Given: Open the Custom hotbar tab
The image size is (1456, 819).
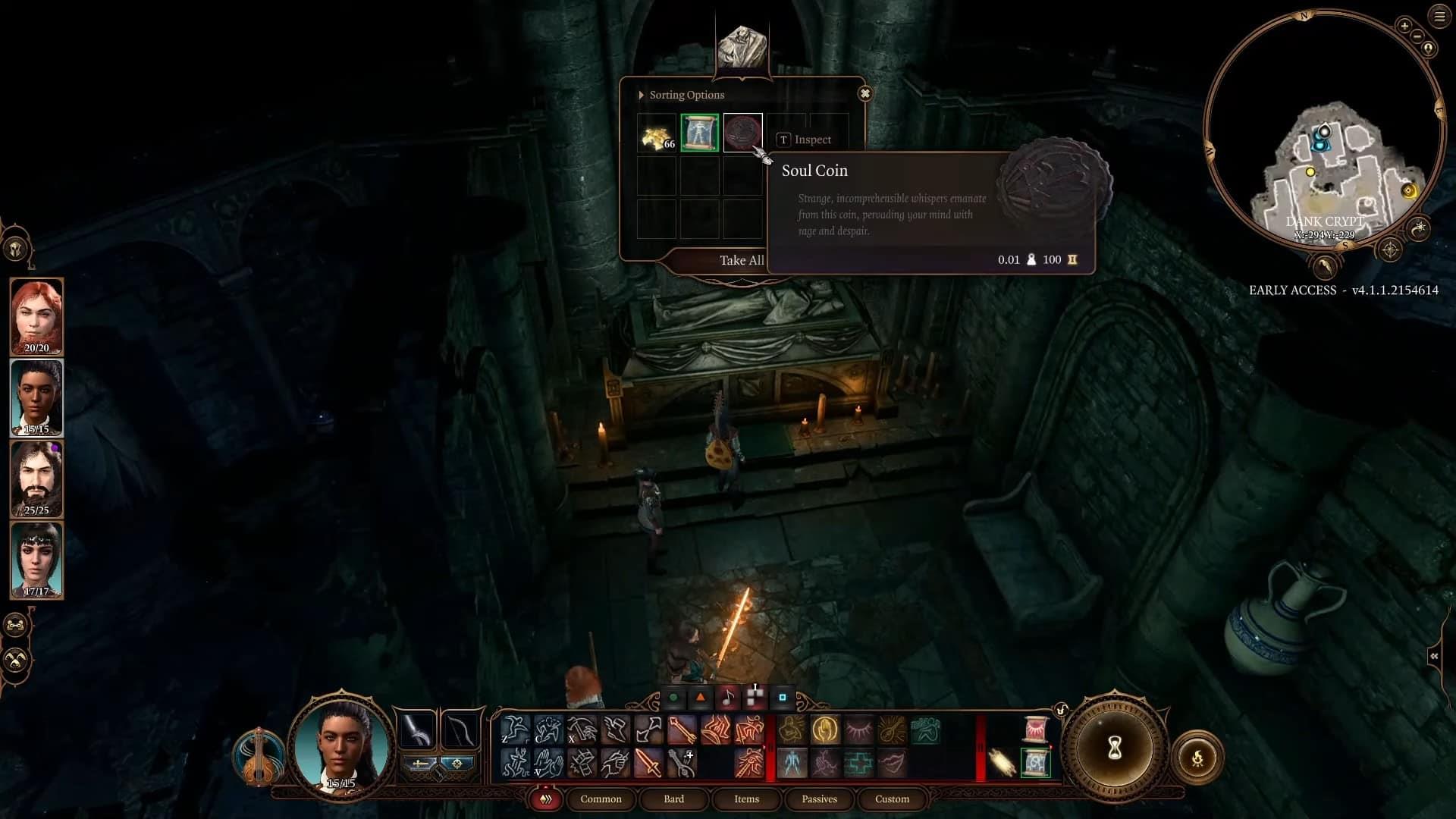Looking at the screenshot, I should pyautogui.click(x=892, y=799).
